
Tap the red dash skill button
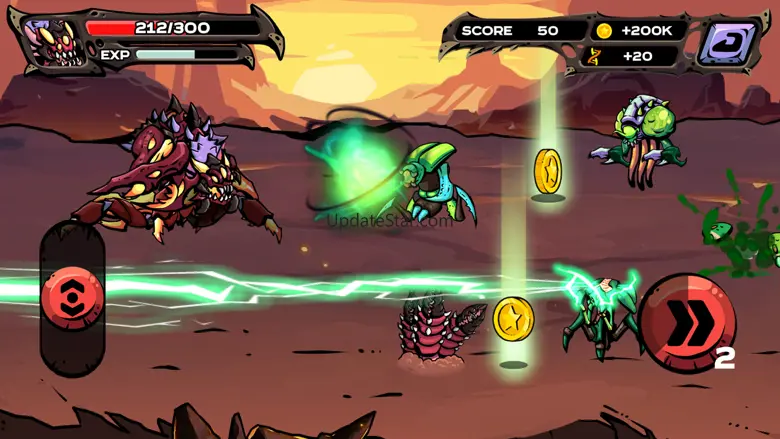point(687,322)
